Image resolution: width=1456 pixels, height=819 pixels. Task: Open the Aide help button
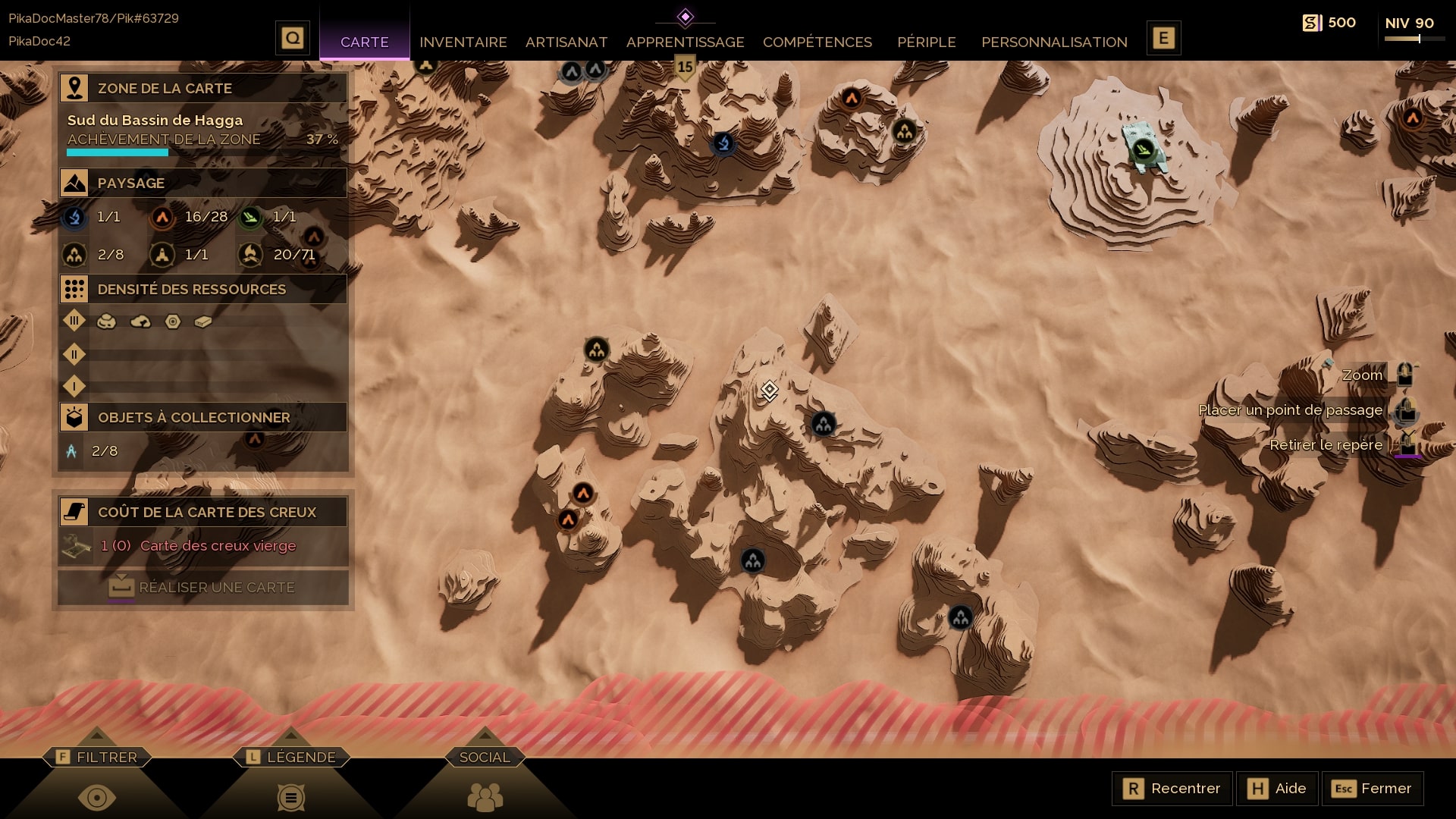(1278, 789)
